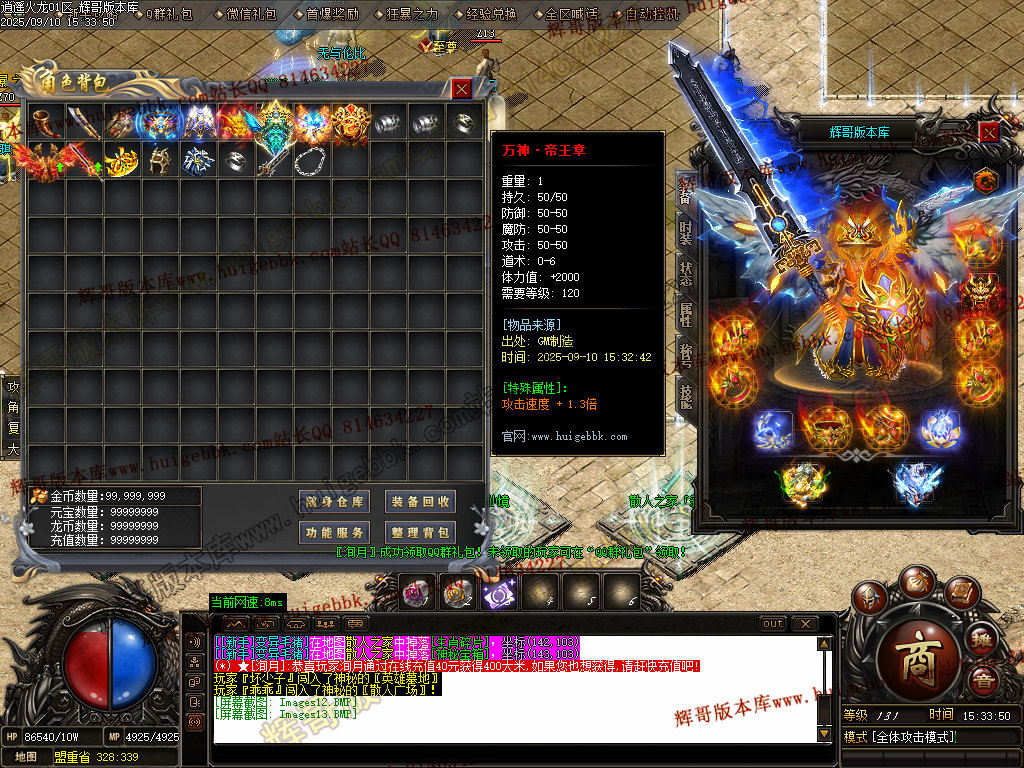Select the 狂暴之力 menu entry
The width and height of the screenshot is (1024, 768).
coord(411,14)
